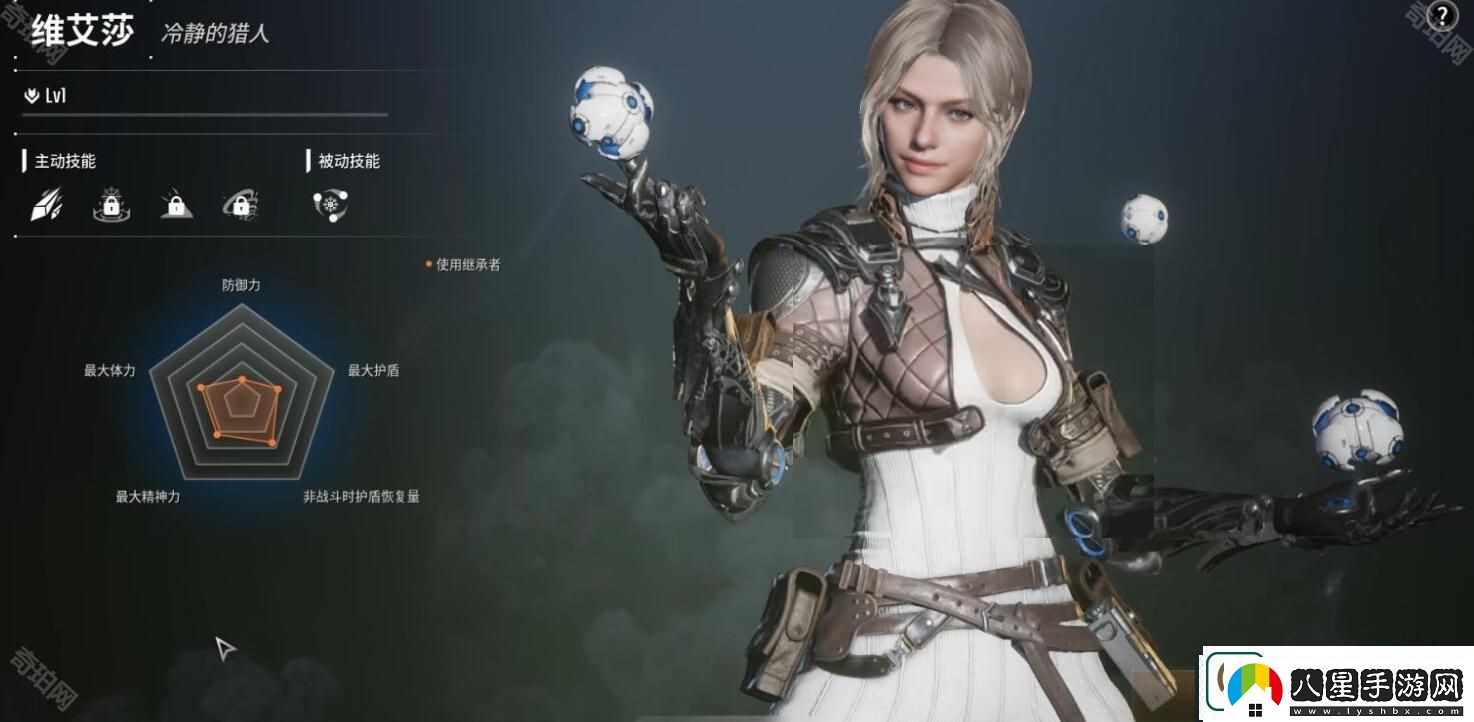Open the help question mark button
Screen dimensions: 1474x722
[1442, 17]
